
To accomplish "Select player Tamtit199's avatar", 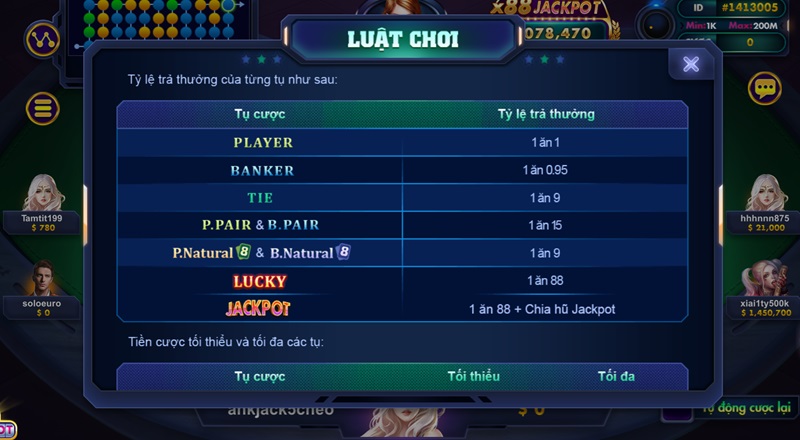I will tap(43, 192).
